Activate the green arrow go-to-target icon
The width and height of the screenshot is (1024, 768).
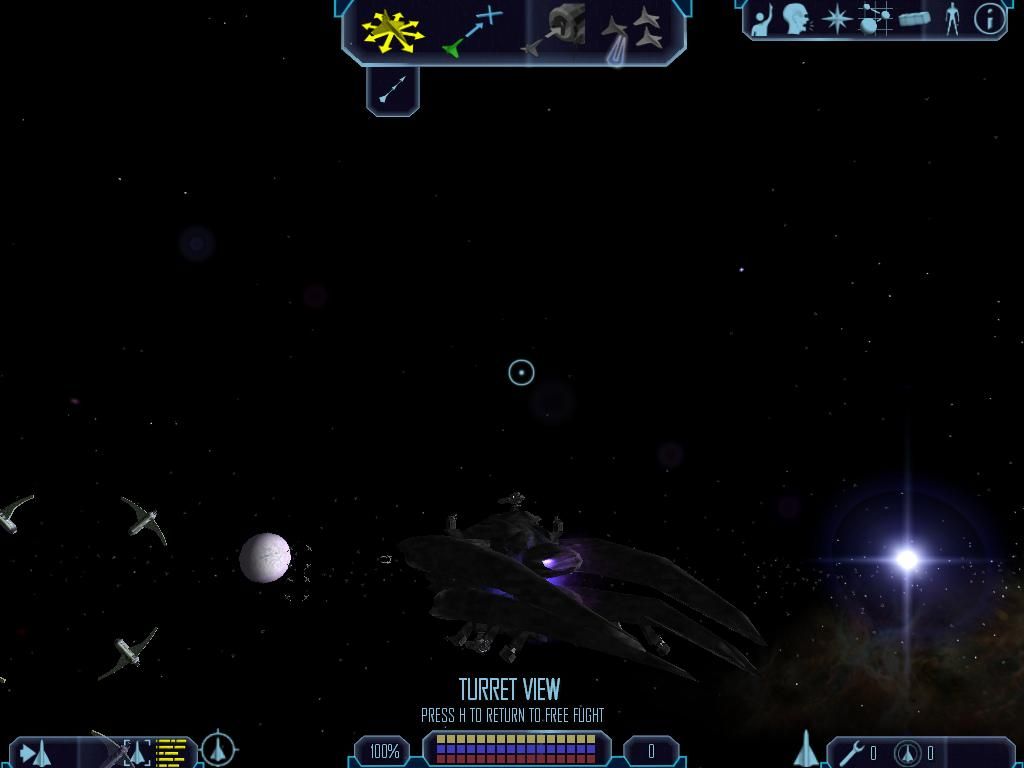472,30
